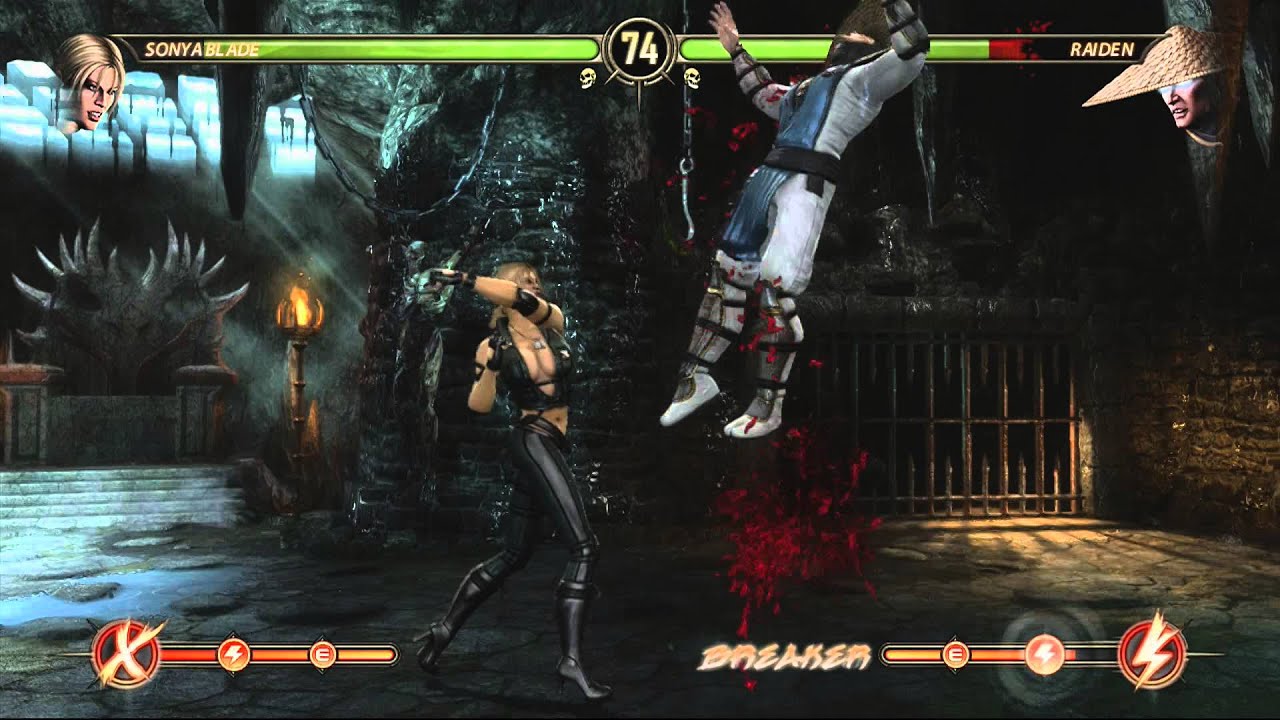Select the round timer emblem showing 74
This screenshot has height=720, width=1280.
[x=640, y=45]
